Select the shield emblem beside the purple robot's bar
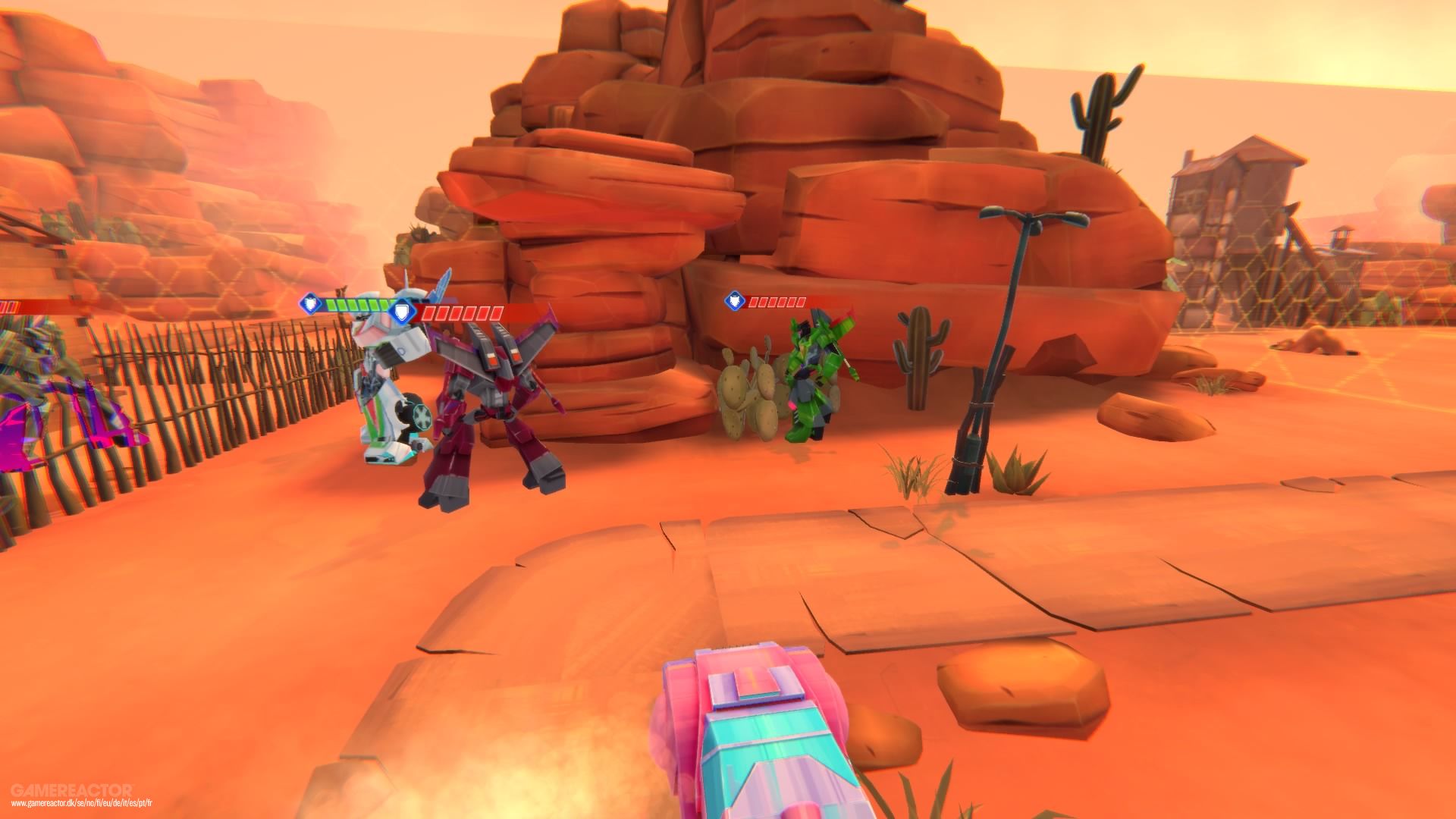This screenshot has width=1456, height=819. [403, 312]
